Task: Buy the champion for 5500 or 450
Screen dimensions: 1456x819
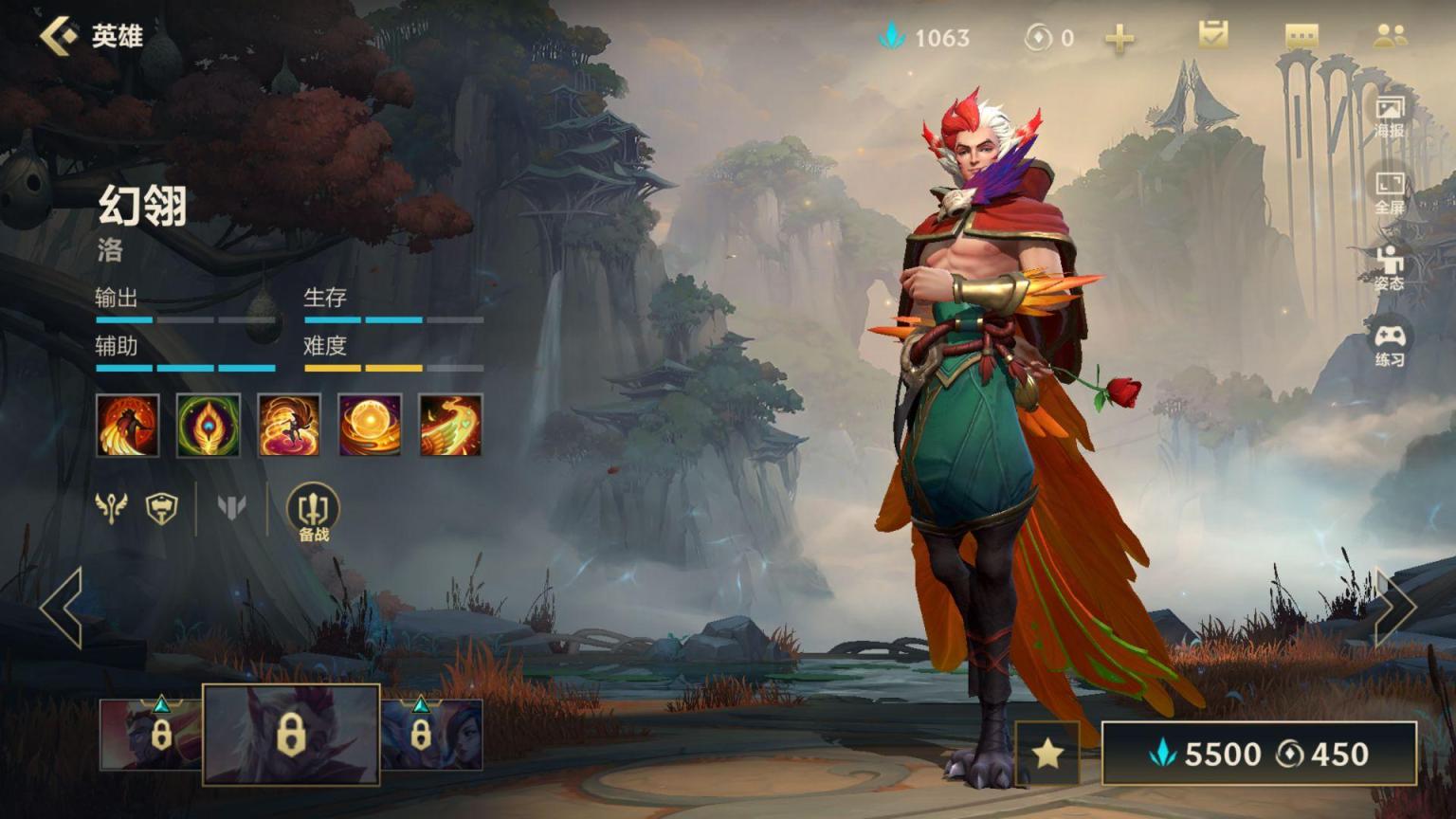Action: (1259, 754)
